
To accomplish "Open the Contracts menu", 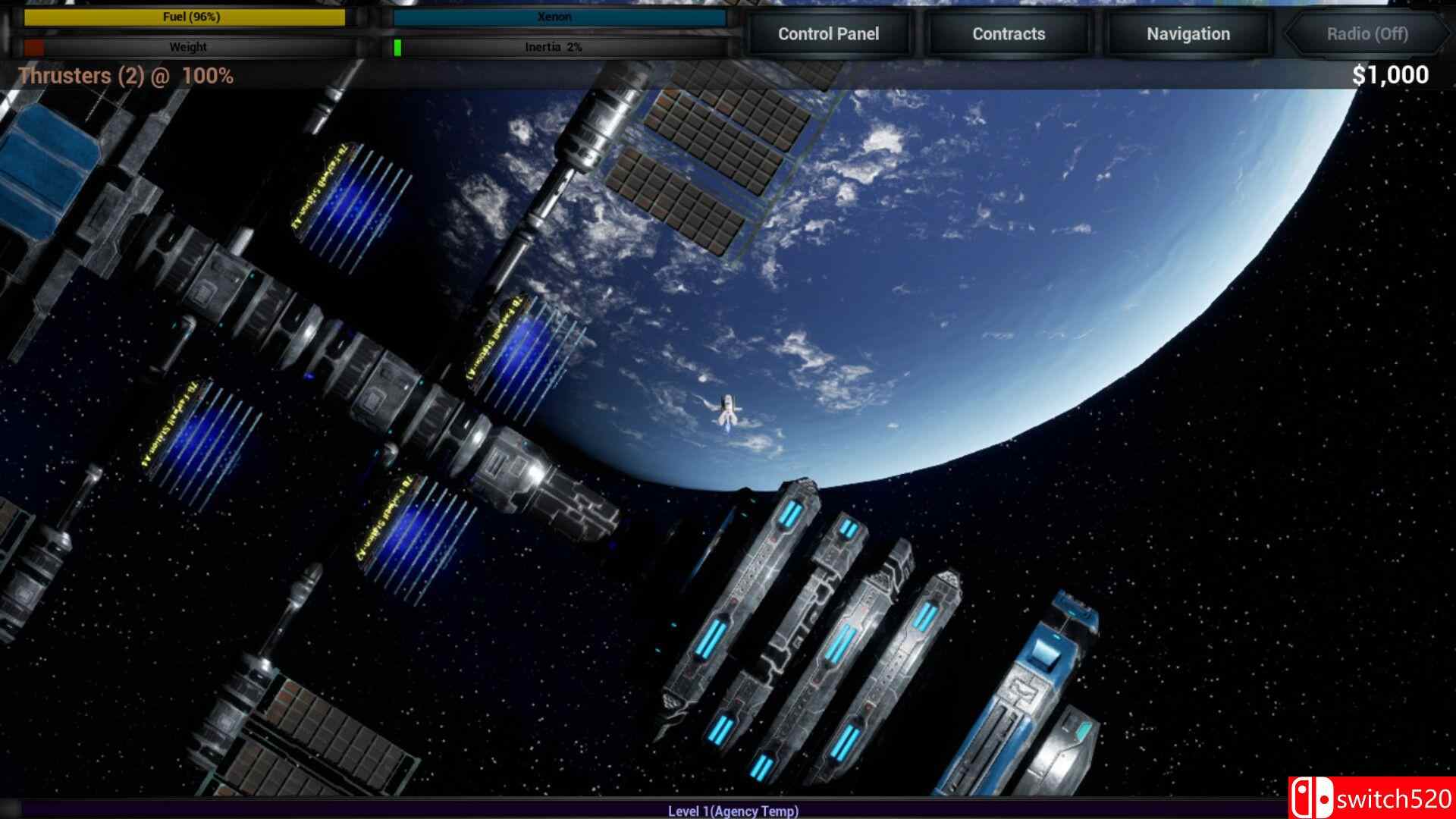I will pos(1008,33).
